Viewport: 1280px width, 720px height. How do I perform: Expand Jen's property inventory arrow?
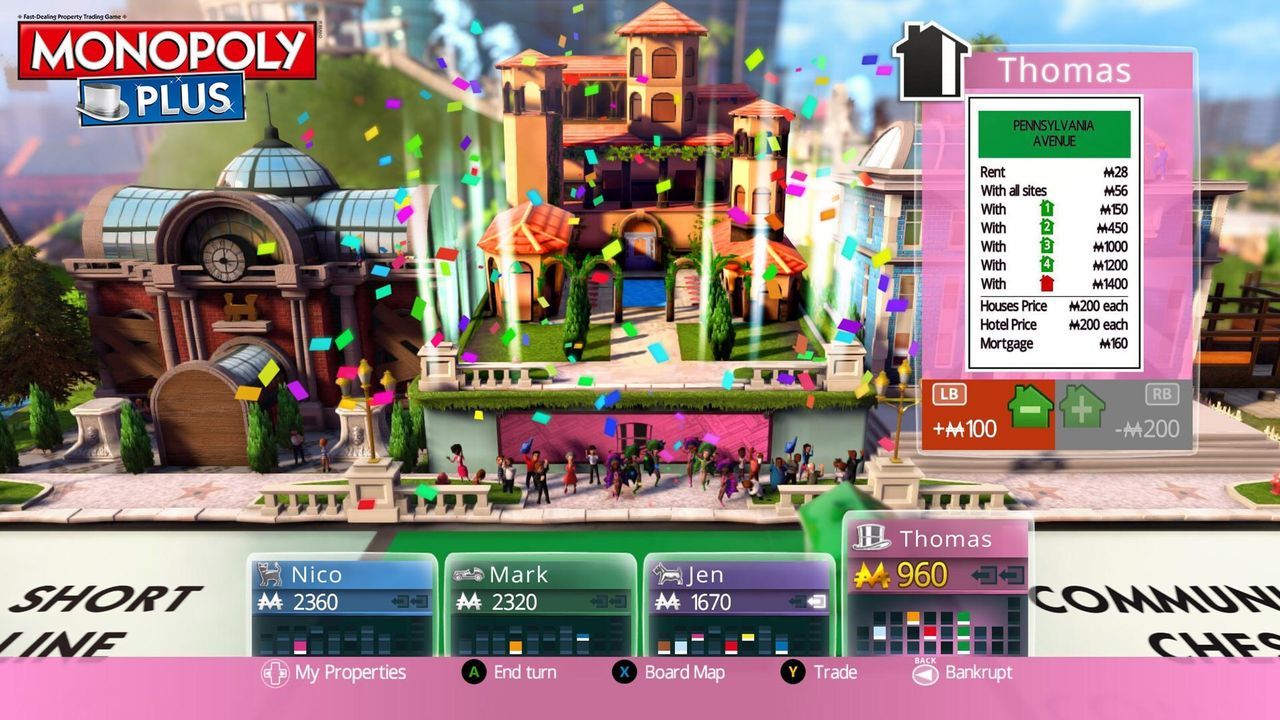point(808,601)
